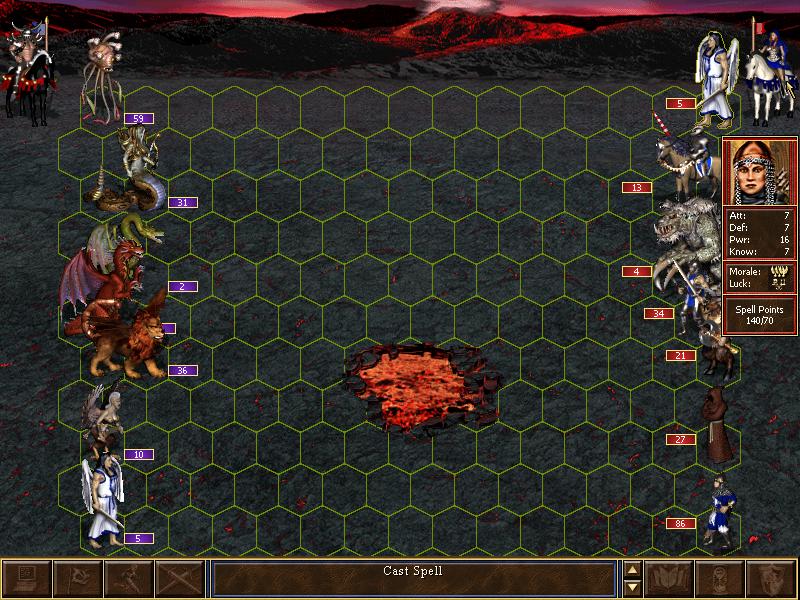Open the spellbook to cast a spell
This screenshot has height=600, width=800.
(670, 579)
